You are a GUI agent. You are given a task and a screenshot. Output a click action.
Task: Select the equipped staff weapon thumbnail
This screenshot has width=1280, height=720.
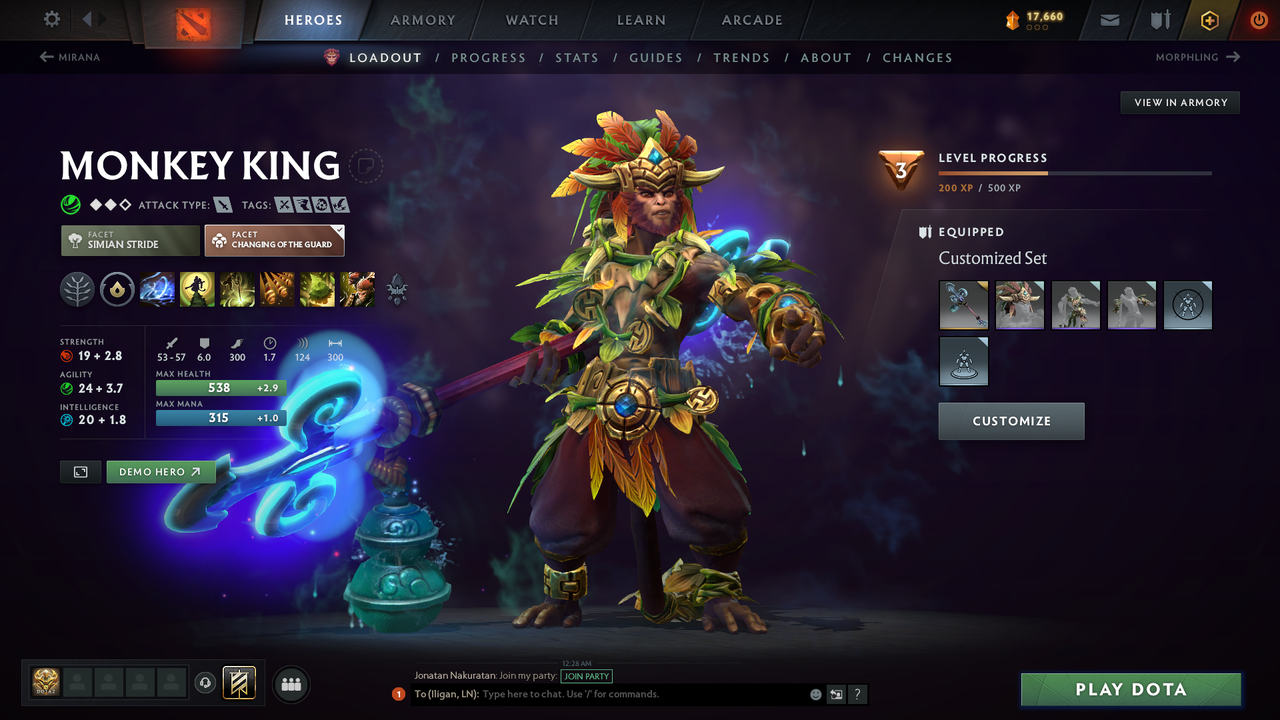click(963, 305)
